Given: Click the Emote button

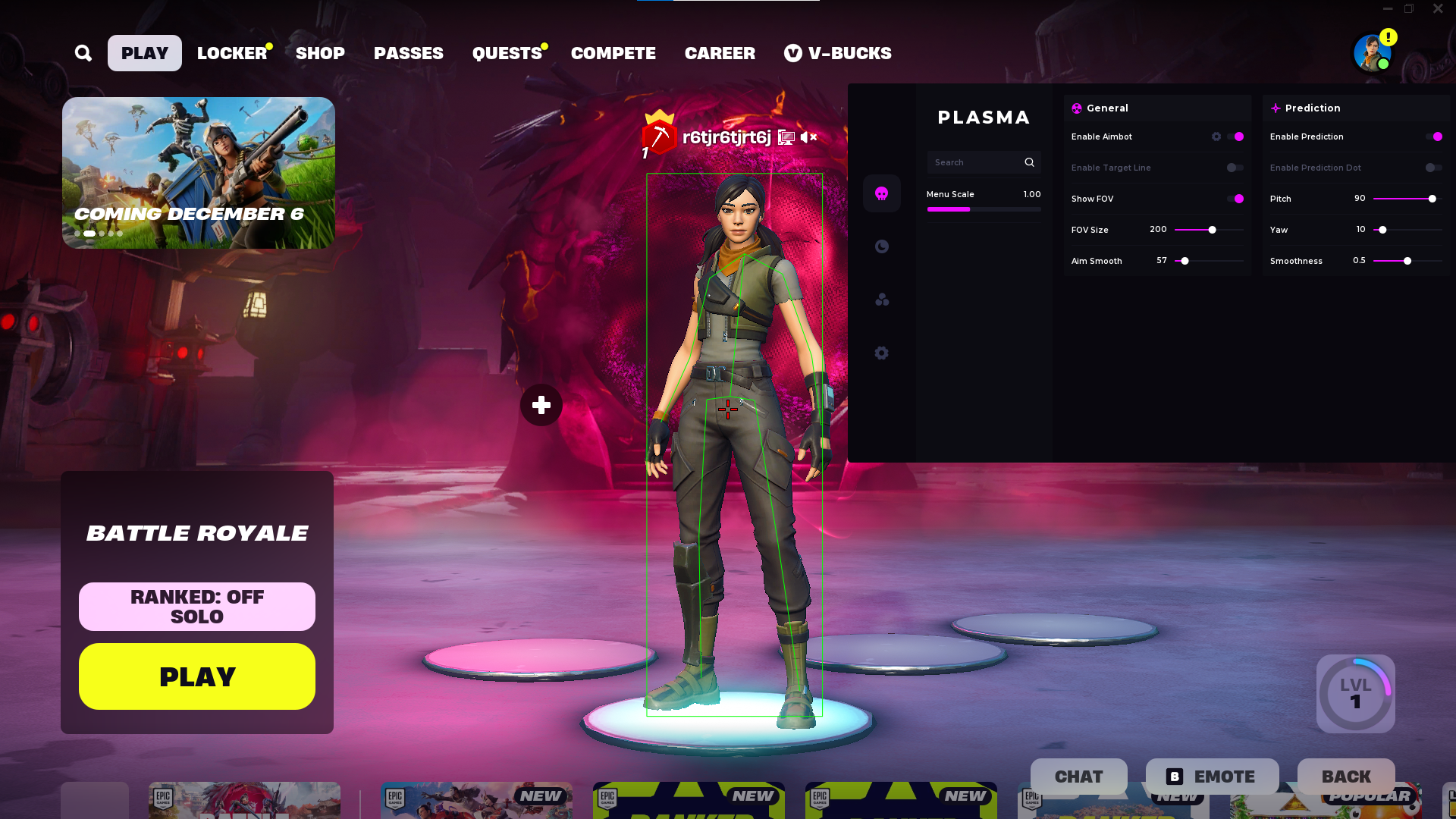Looking at the screenshot, I should 1212,777.
